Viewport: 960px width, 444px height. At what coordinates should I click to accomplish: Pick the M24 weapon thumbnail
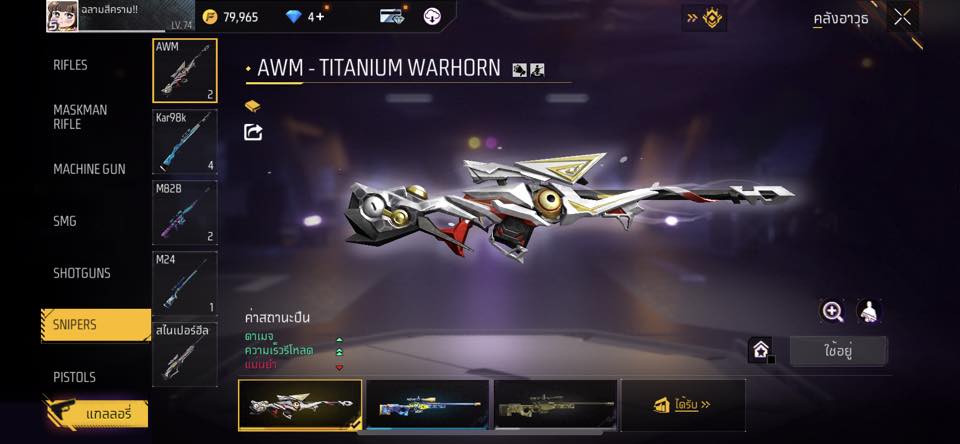(185, 284)
